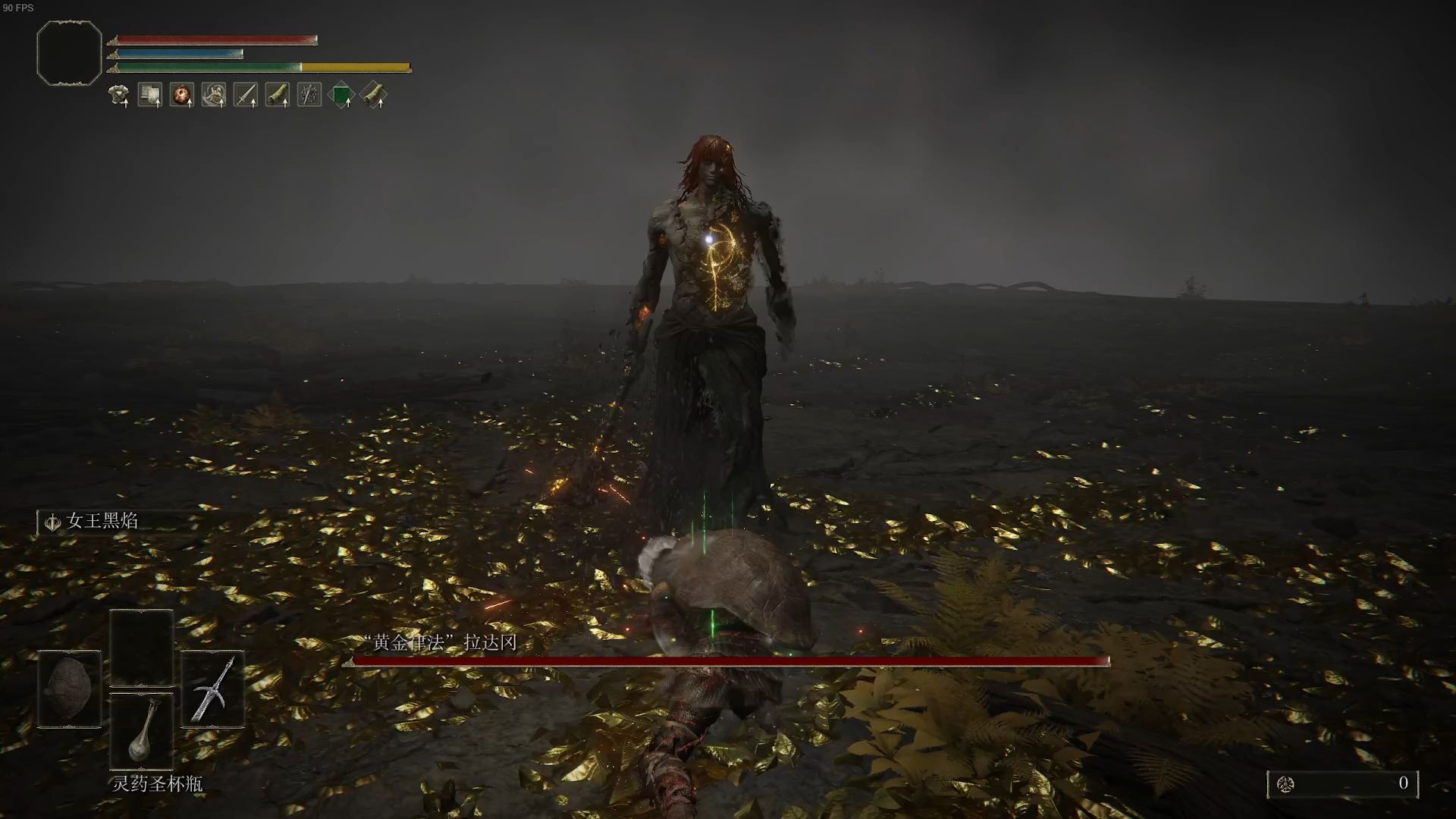This screenshot has height=819, width=1456.
Task: Select the turtle shell shield slot
Action: 69,689
